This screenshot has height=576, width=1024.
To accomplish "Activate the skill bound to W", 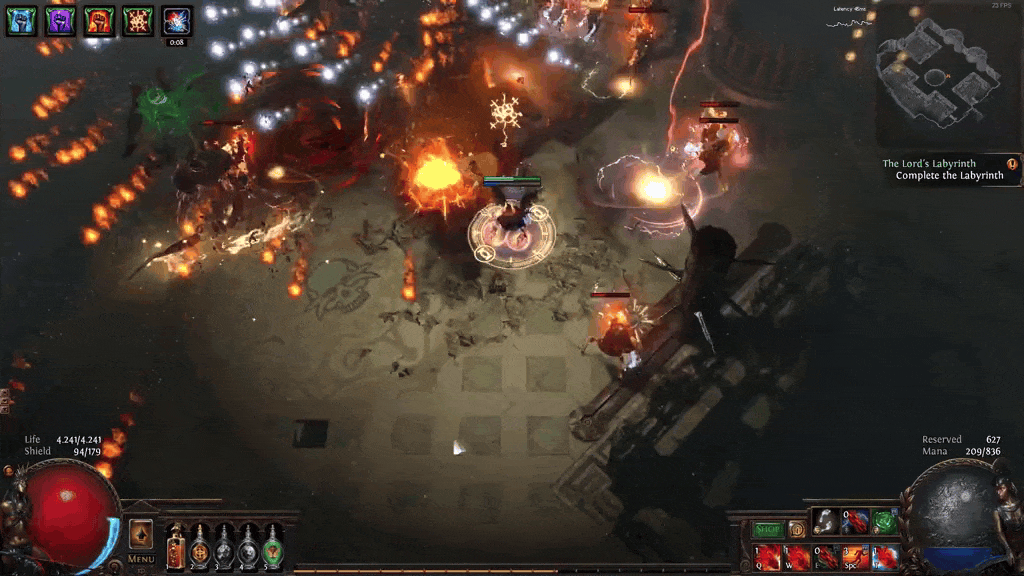I will 797,557.
